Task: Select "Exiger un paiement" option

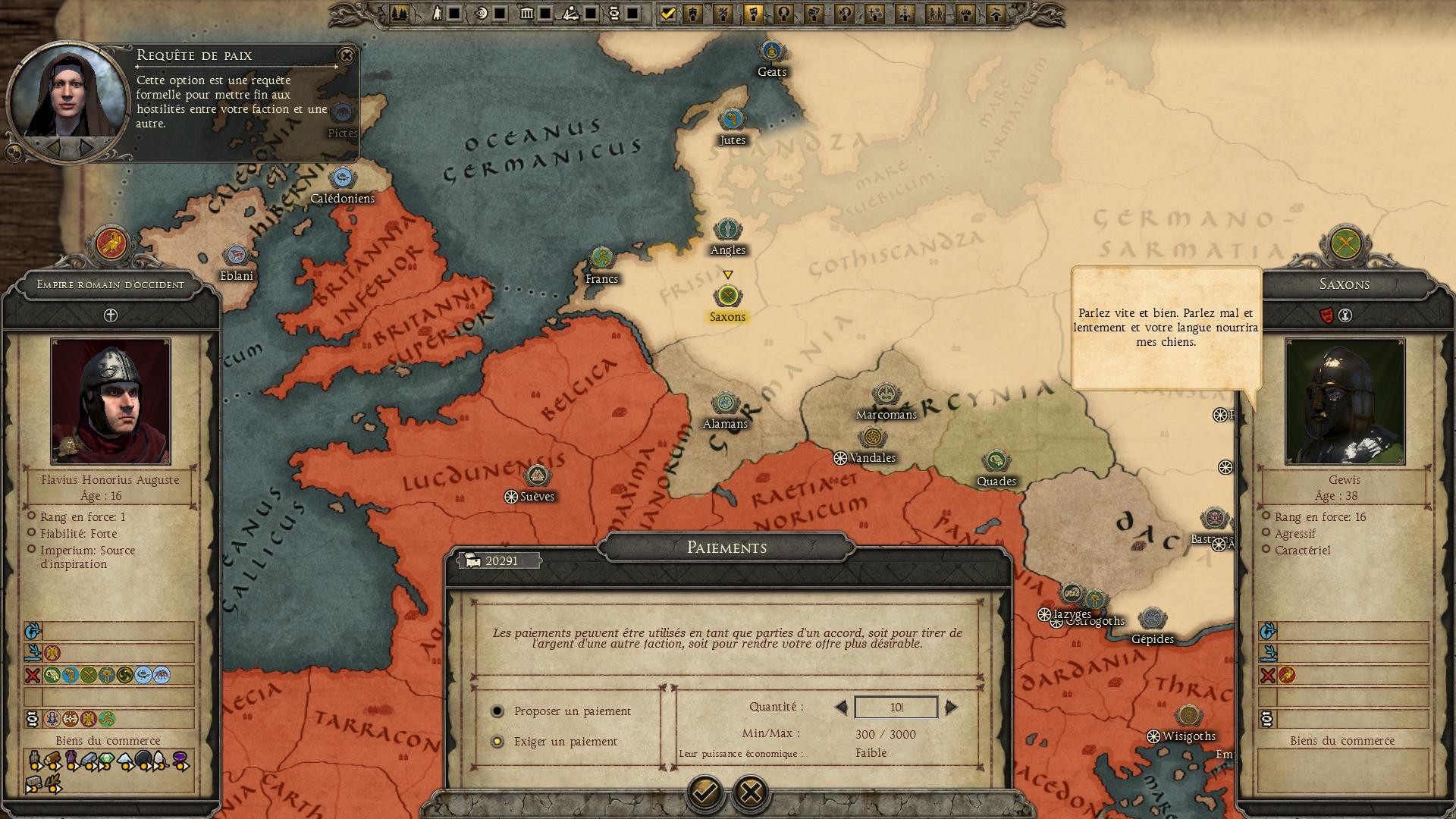Action: [x=497, y=742]
